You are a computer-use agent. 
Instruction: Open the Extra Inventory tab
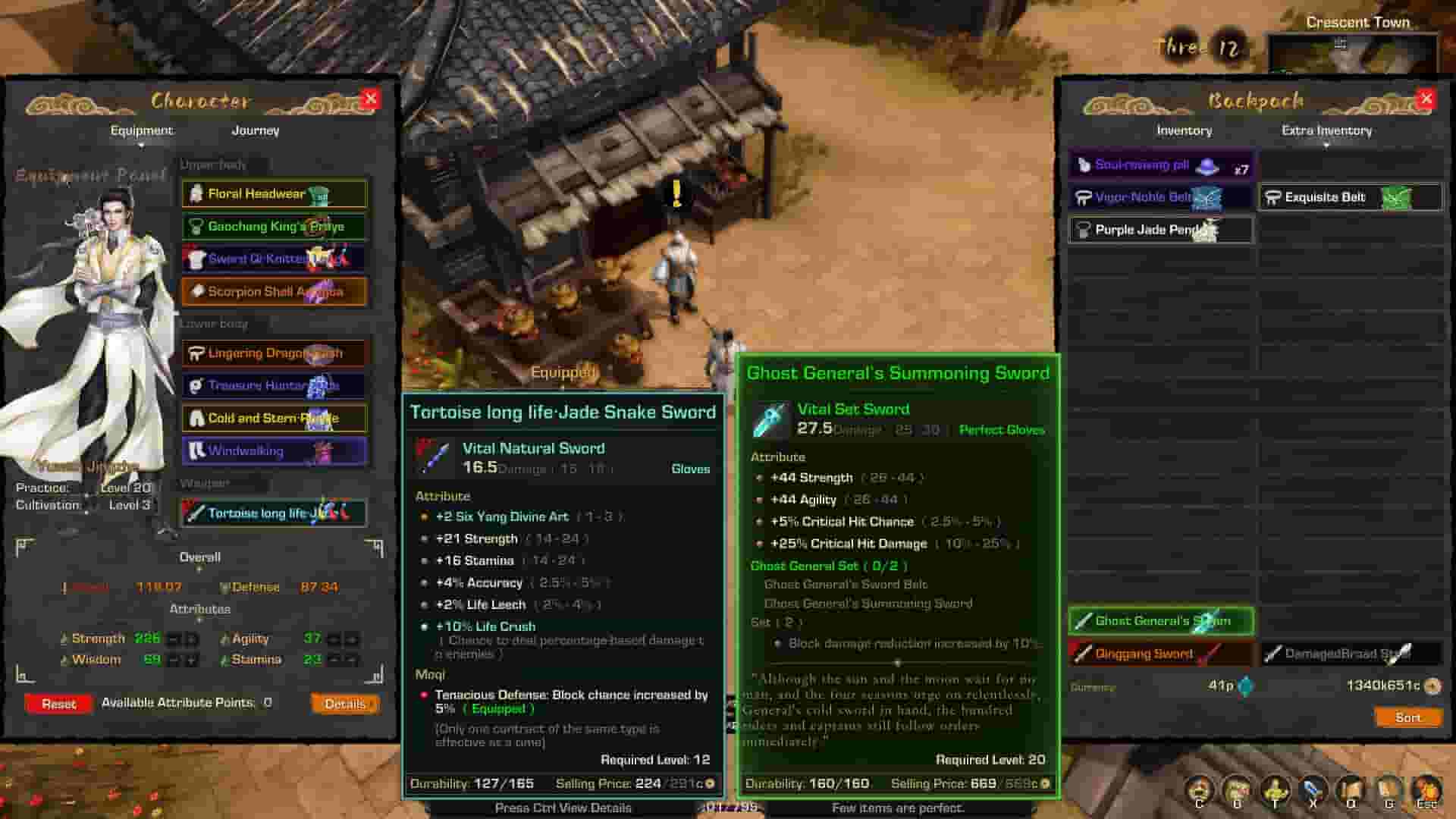tap(1327, 130)
